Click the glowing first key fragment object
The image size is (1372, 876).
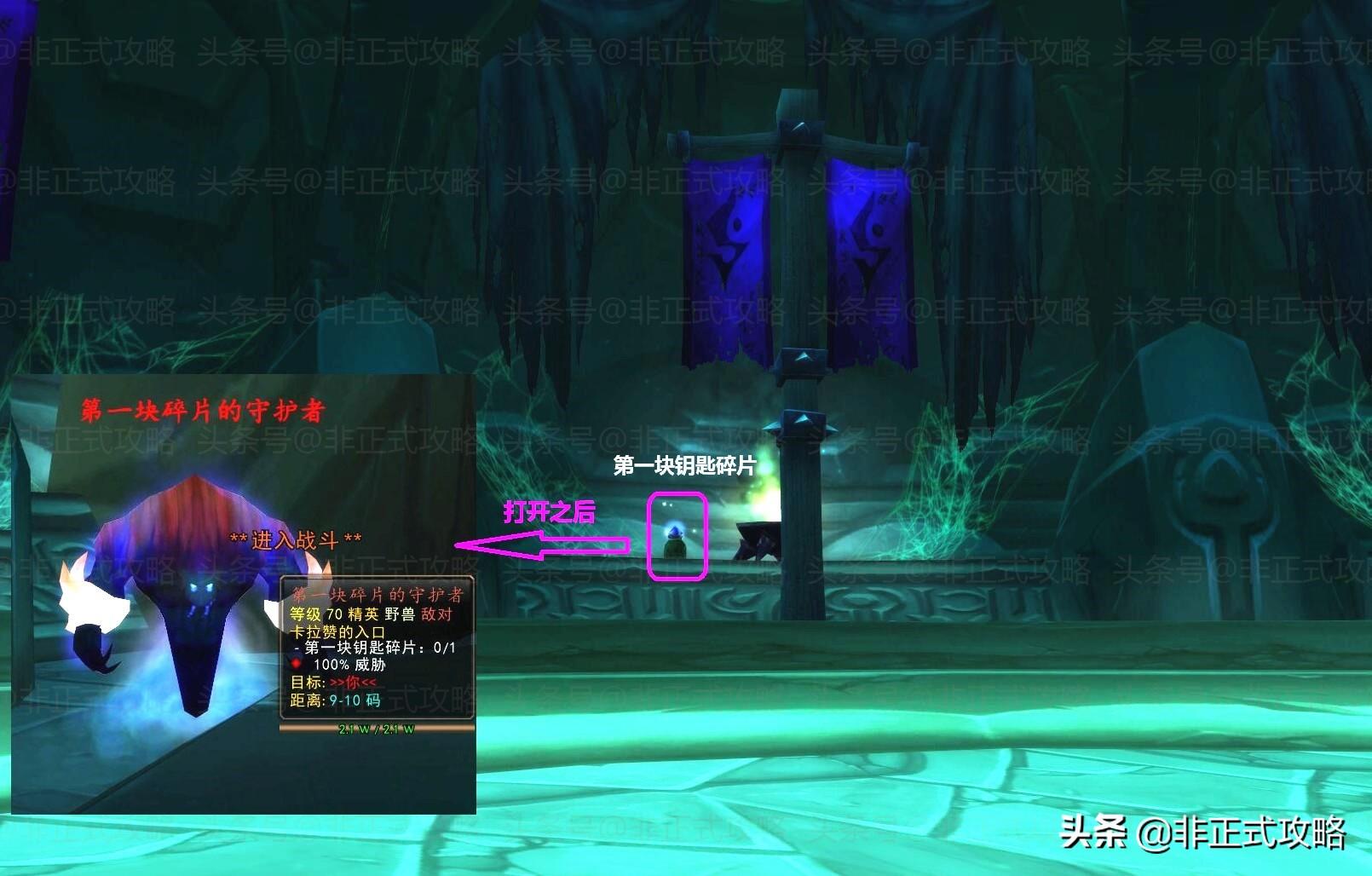(x=676, y=533)
